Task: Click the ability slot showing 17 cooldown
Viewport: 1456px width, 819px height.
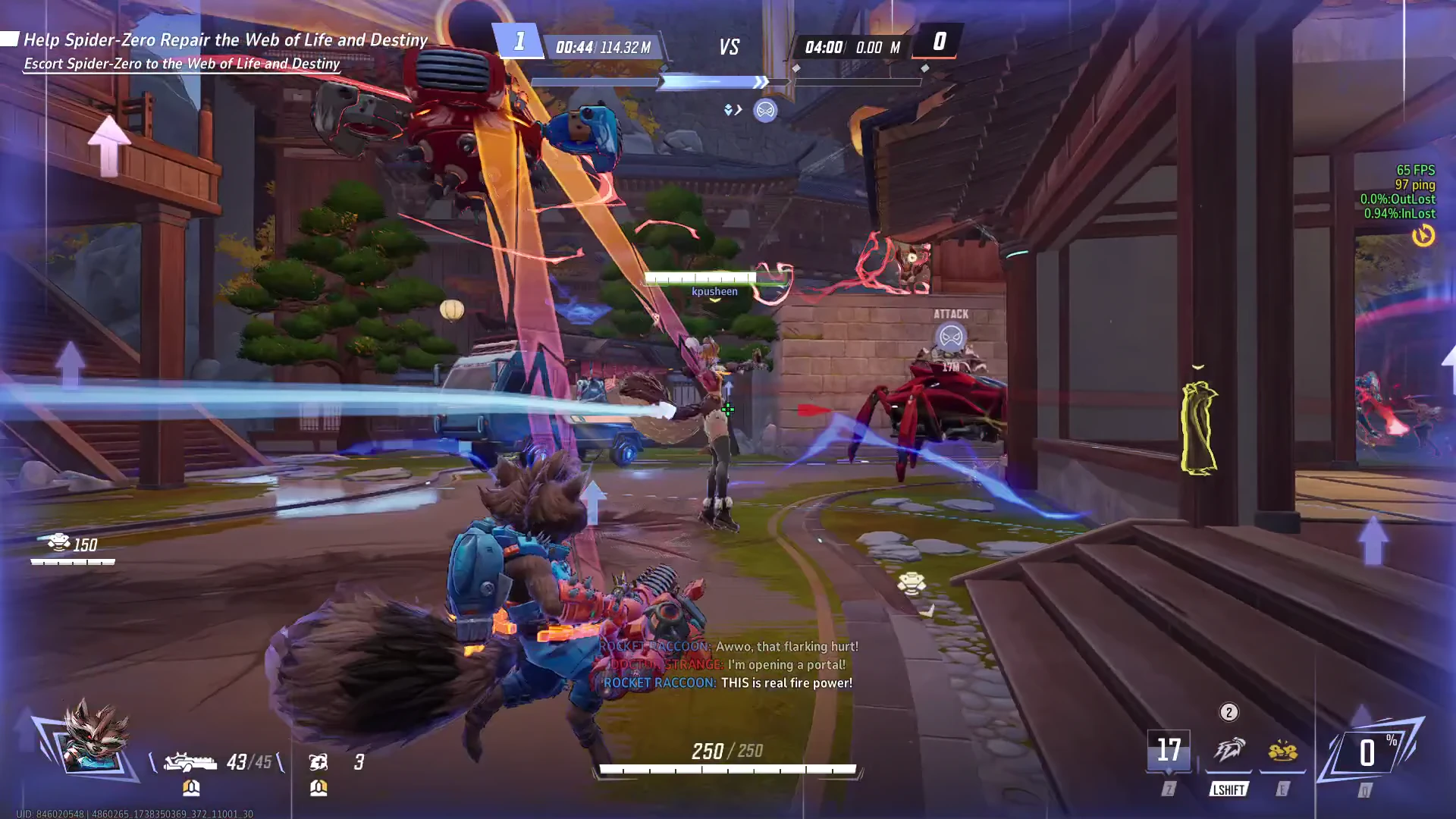Action: click(x=1169, y=751)
